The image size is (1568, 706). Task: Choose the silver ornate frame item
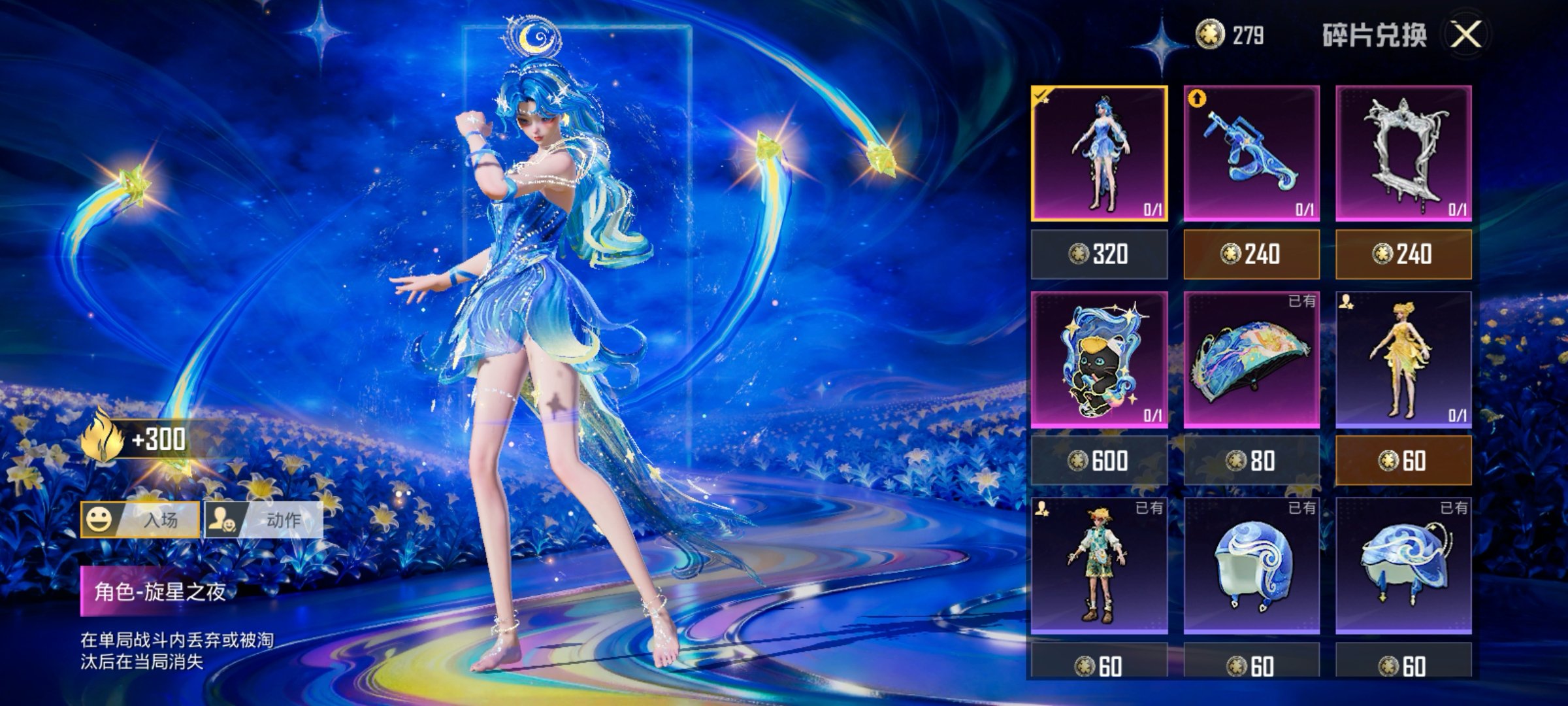[x=1403, y=154]
